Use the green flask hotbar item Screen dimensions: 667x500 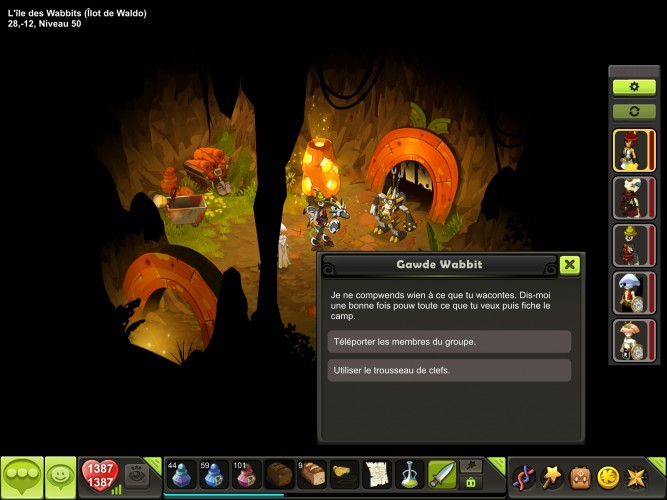click(409, 474)
